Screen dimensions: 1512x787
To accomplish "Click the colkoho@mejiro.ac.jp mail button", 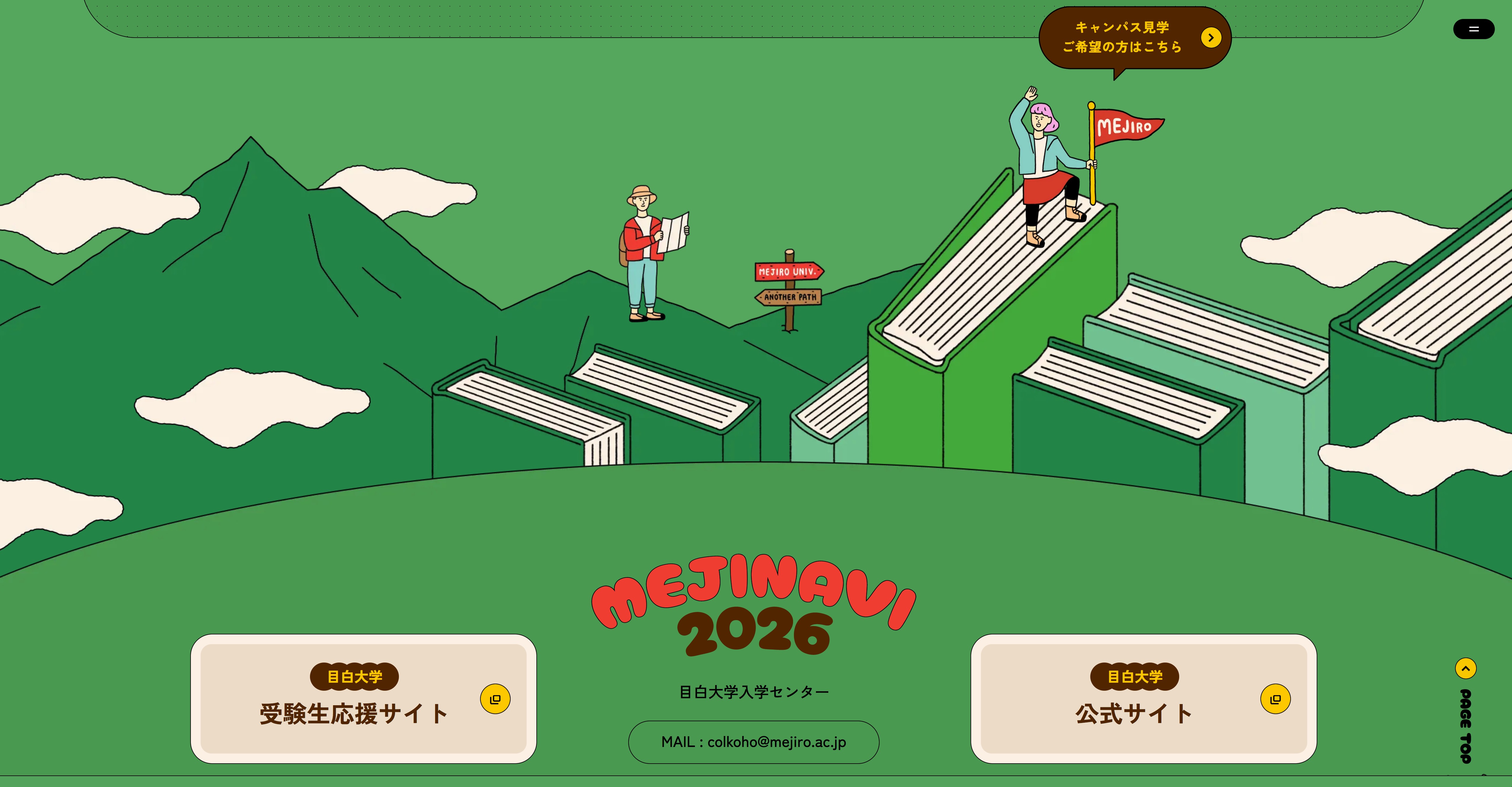I will (754, 742).
